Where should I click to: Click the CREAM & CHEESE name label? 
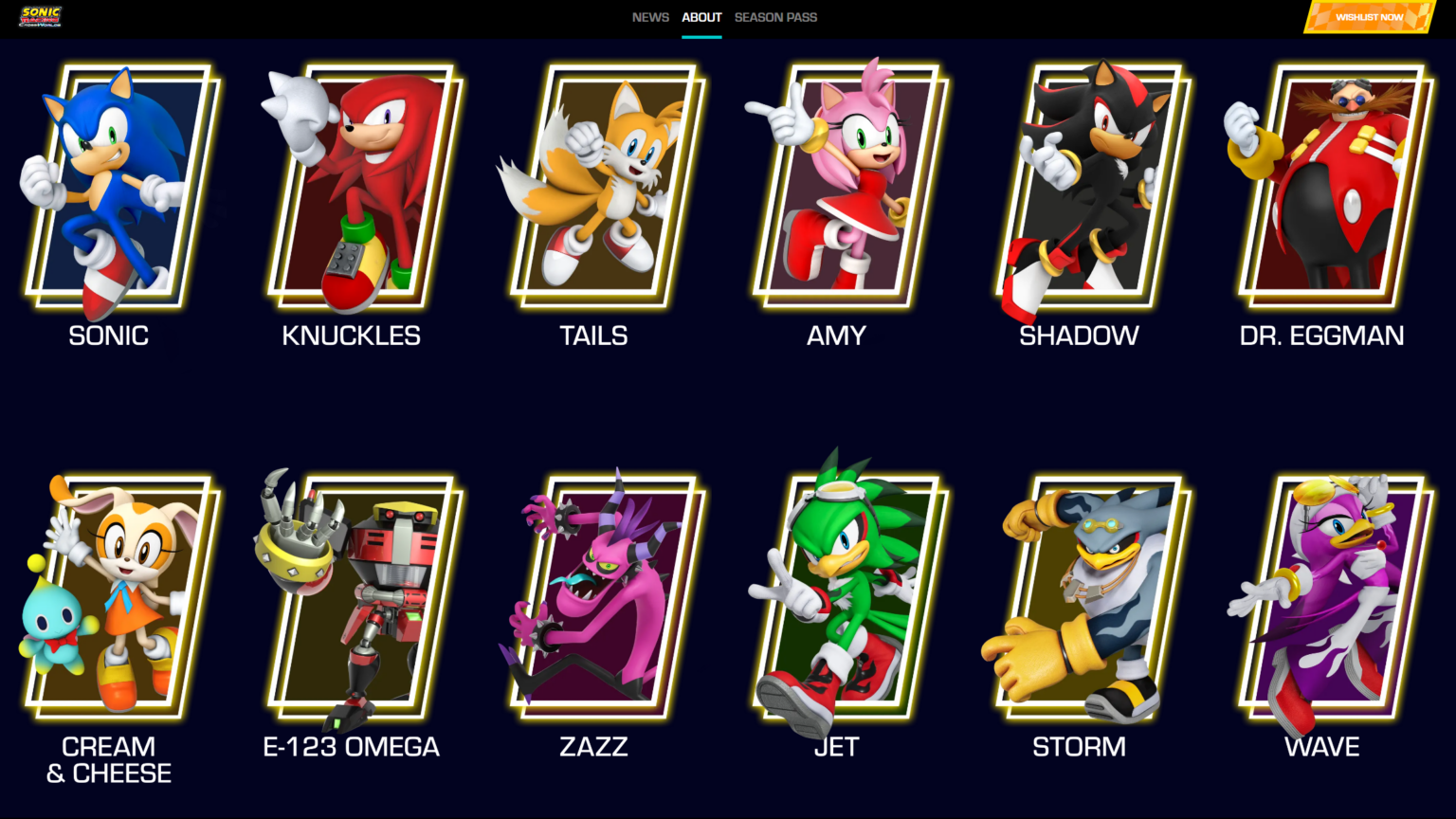point(108,758)
